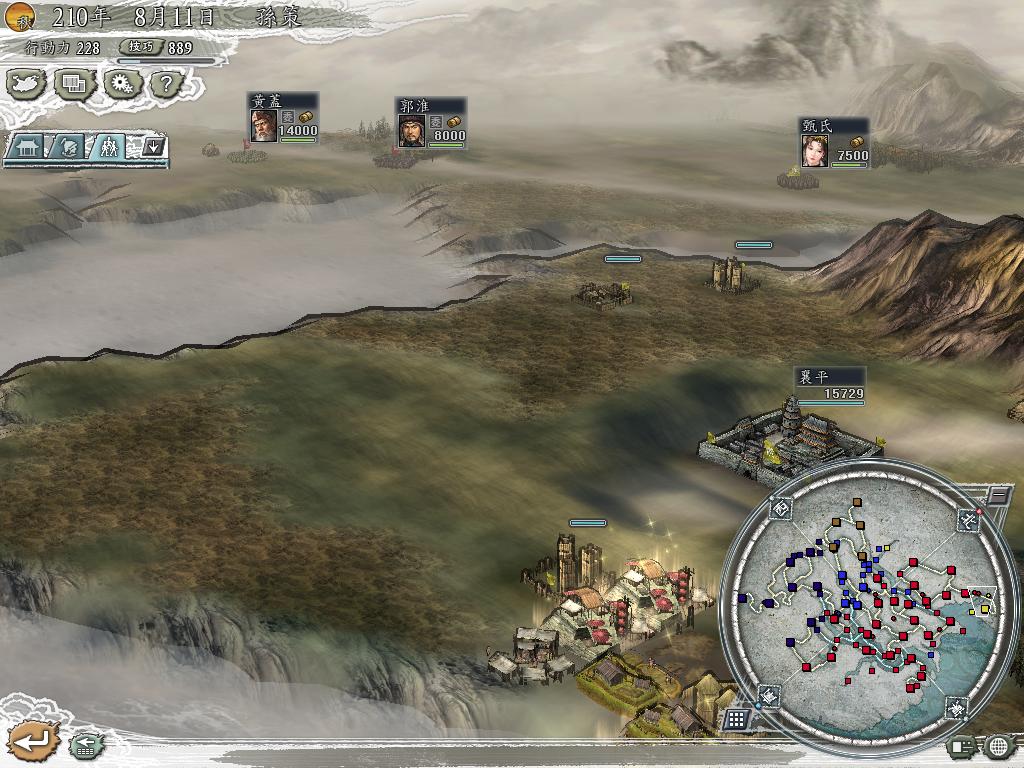This screenshot has width=1024, height=768.
Task: Open the 技巧 technique panel
Action: (x=160, y=47)
